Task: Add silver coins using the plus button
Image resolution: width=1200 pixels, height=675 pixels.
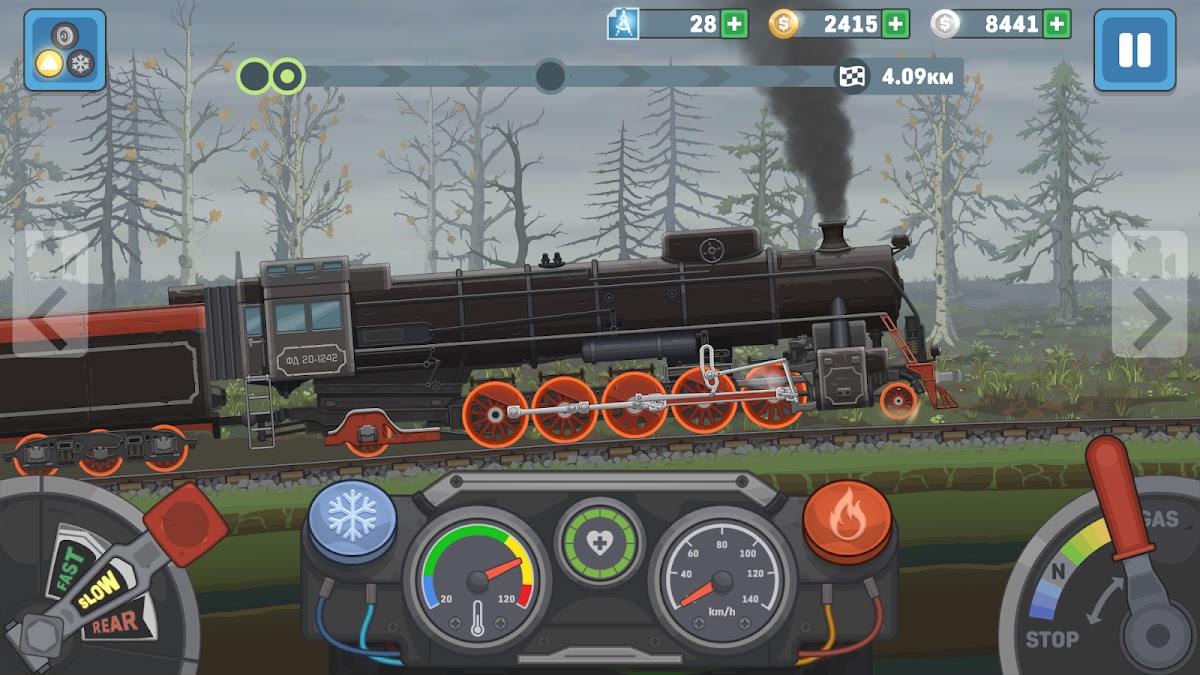Action: (1057, 24)
